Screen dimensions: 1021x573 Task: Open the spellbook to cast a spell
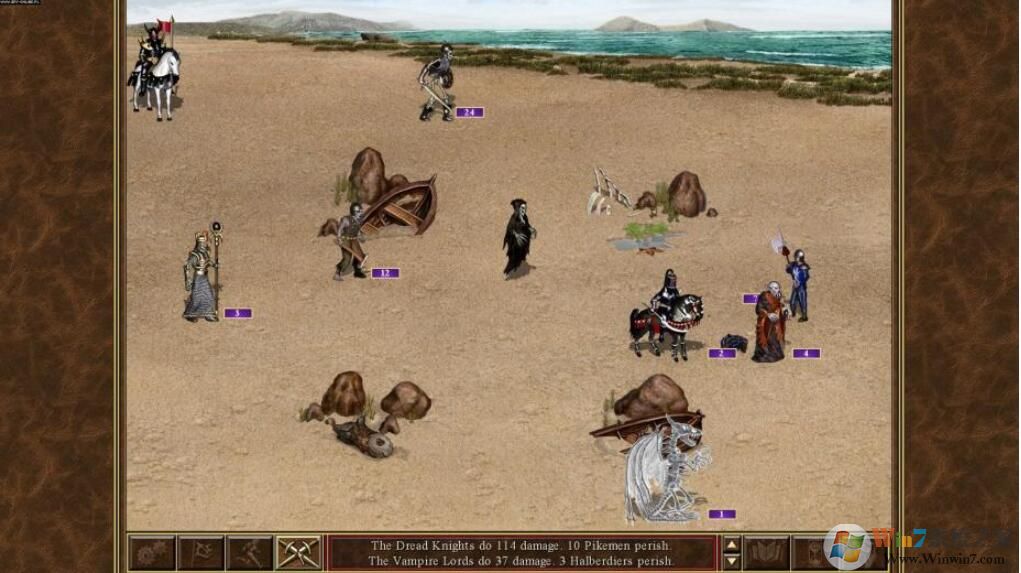(767, 553)
